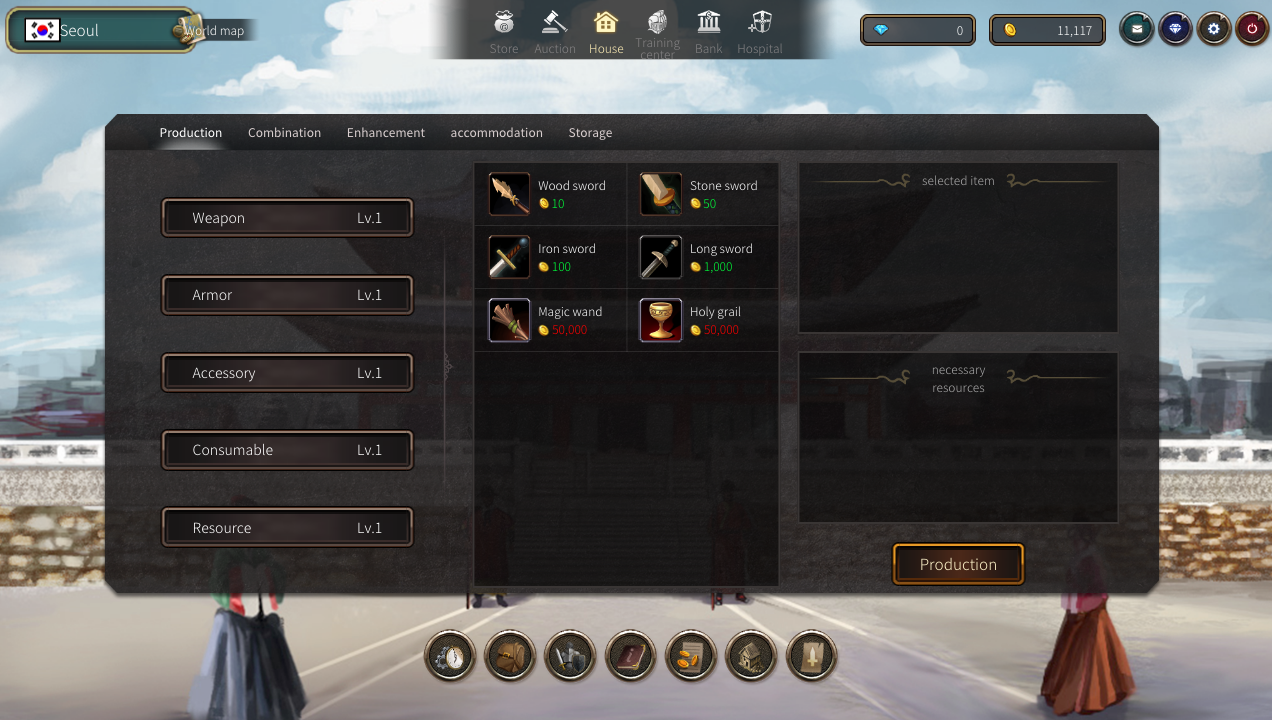Select the Consumable category

pos(287,450)
